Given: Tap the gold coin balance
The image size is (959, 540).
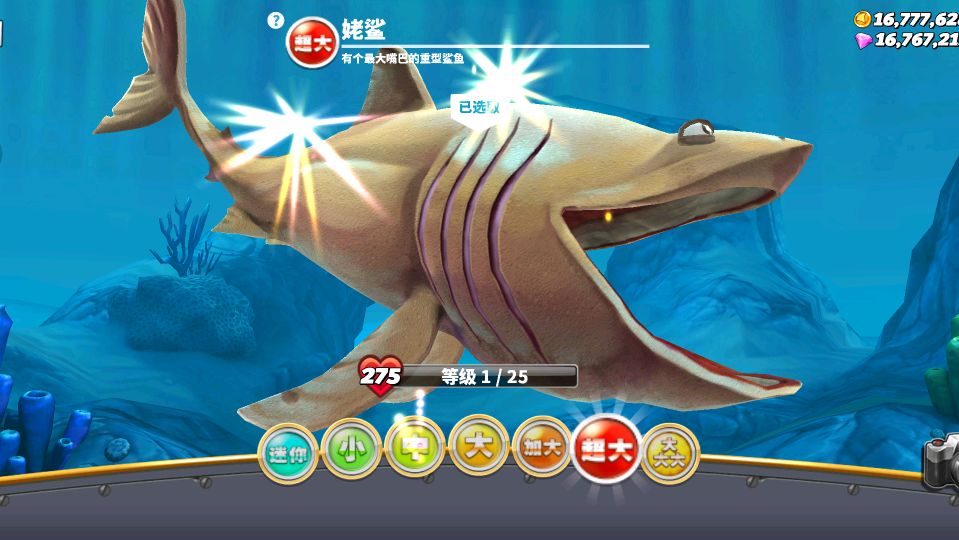Looking at the screenshot, I should click(906, 19).
